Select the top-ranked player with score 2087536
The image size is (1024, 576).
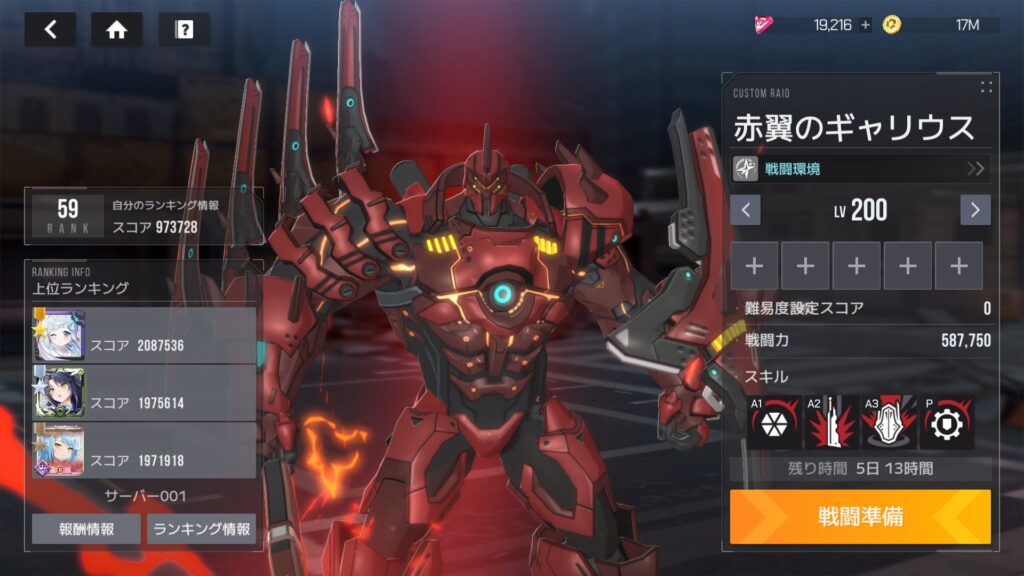(144, 335)
